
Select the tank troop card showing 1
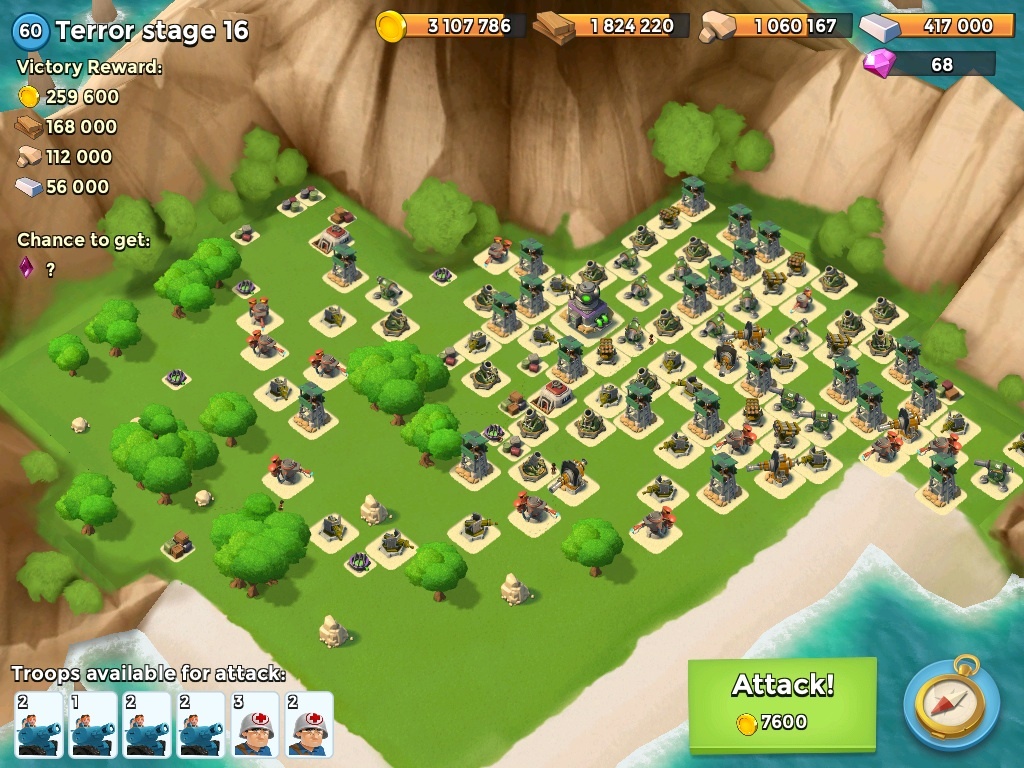pyautogui.click(x=92, y=724)
